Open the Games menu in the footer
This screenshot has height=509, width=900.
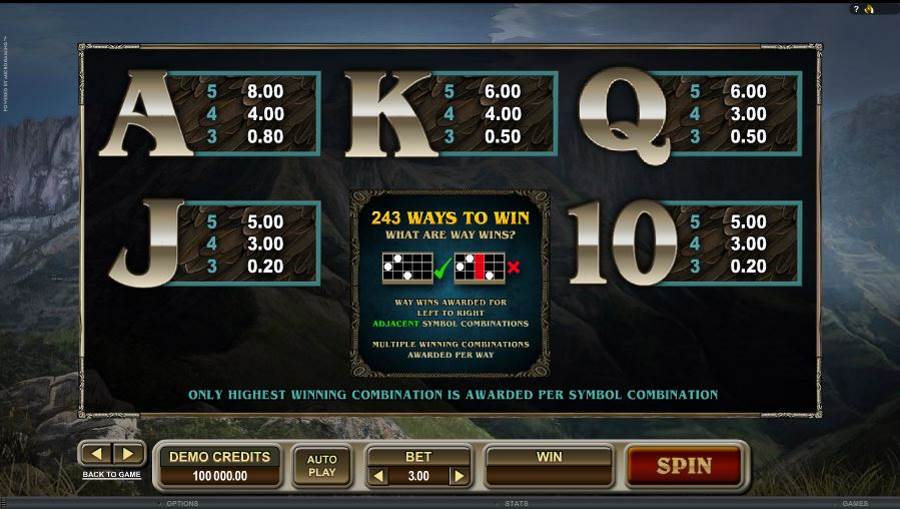pyautogui.click(x=854, y=504)
